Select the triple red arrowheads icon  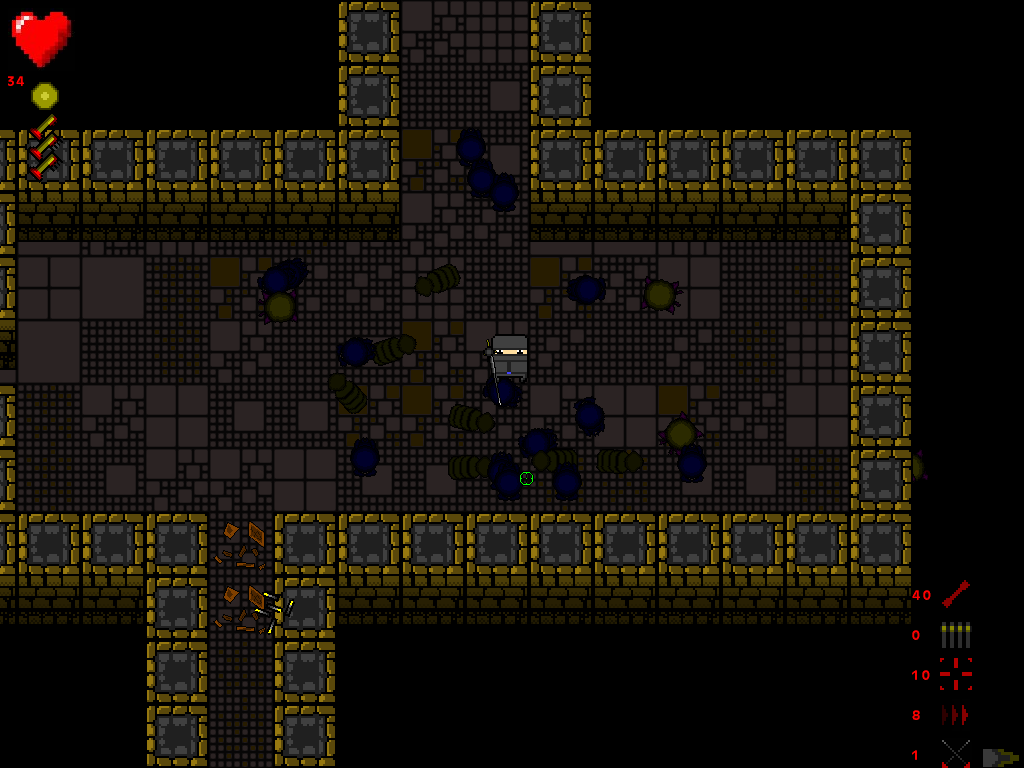point(955,714)
